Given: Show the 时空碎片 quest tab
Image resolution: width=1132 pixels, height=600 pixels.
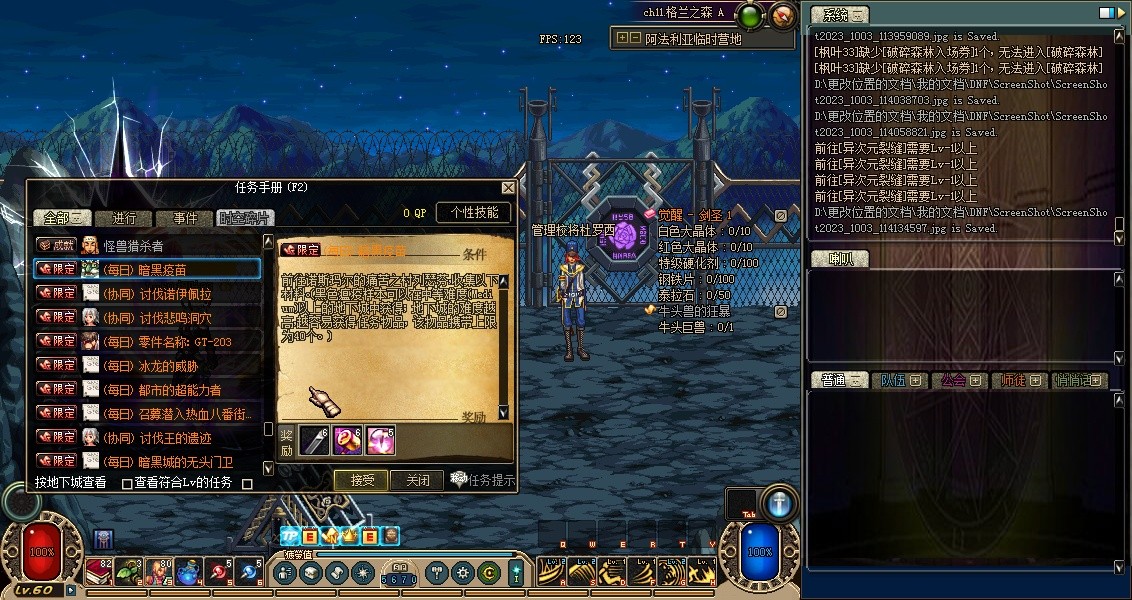Looking at the screenshot, I should [243, 218].
